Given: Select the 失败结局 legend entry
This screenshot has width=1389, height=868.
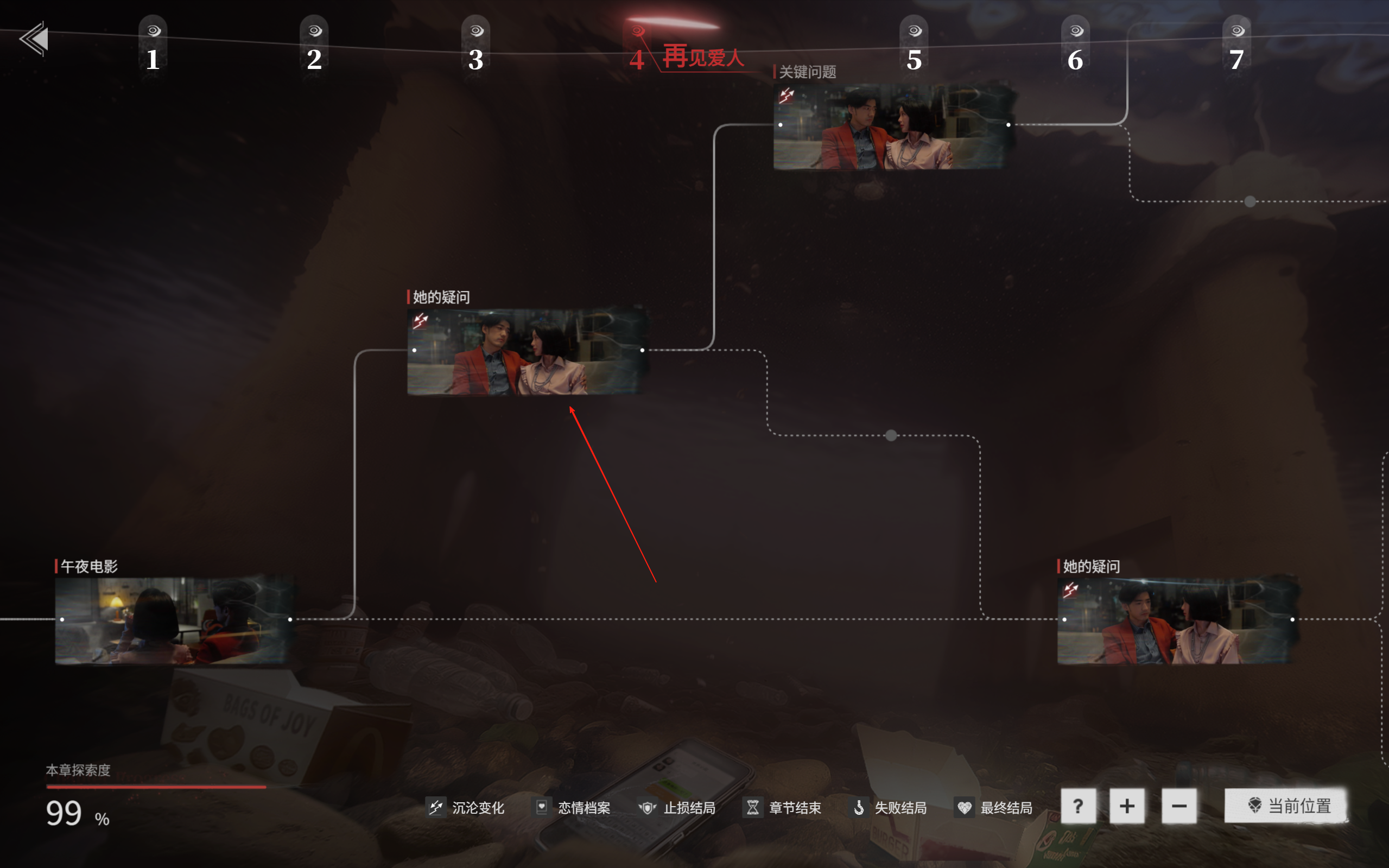Looking at the screenshot, I should 889,808.
